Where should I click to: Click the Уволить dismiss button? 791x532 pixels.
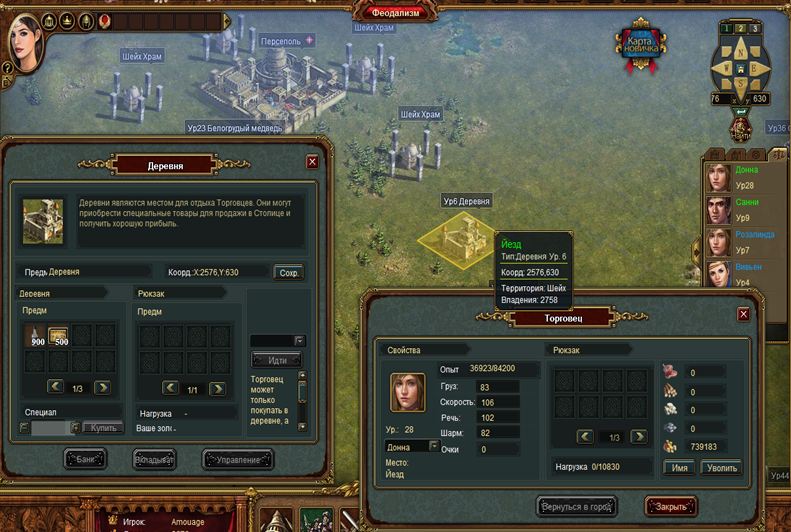[720, 467]
